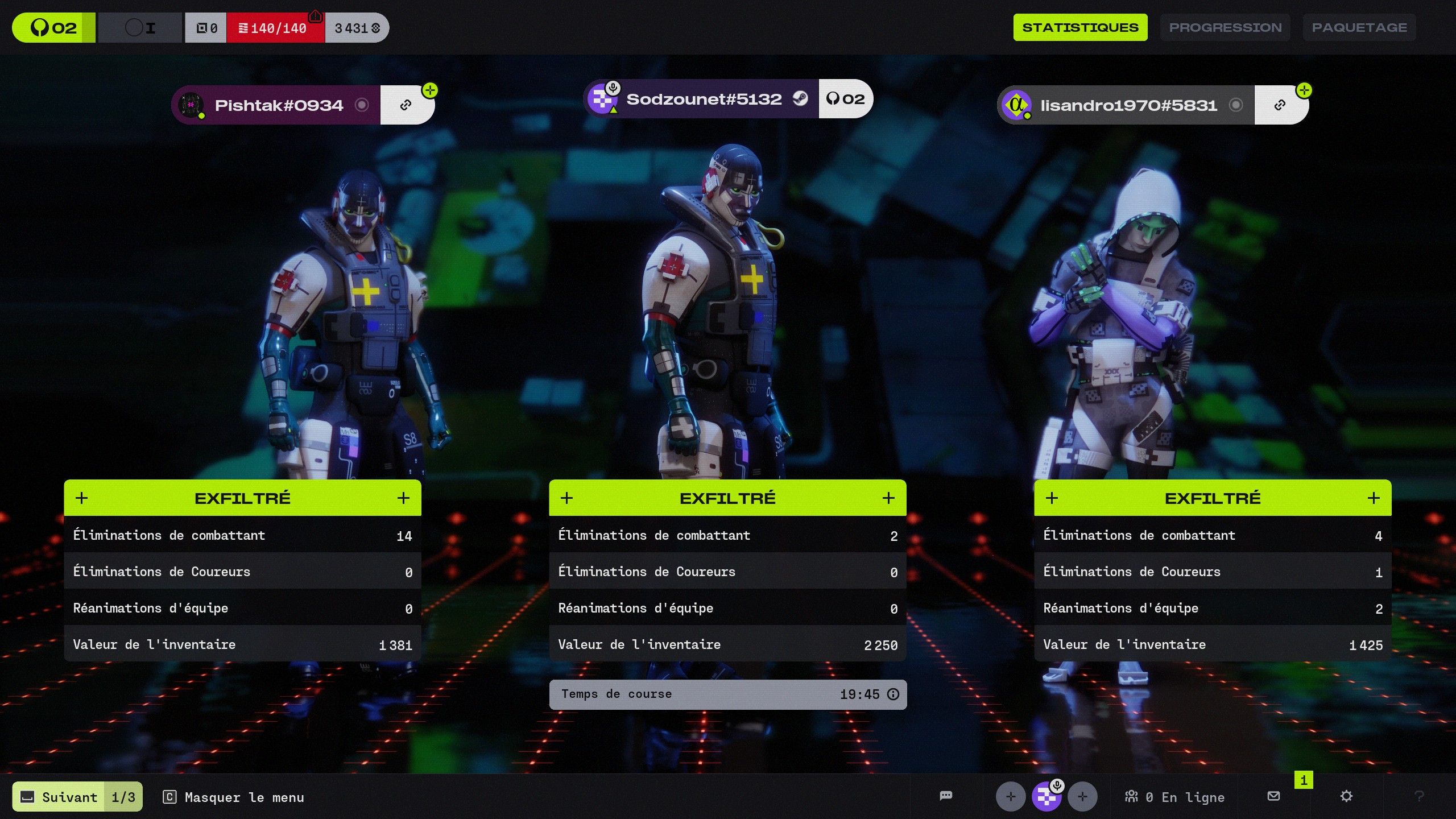Click the question mark help icon
Screen dimensions: 1456x819
(1419, 796)
